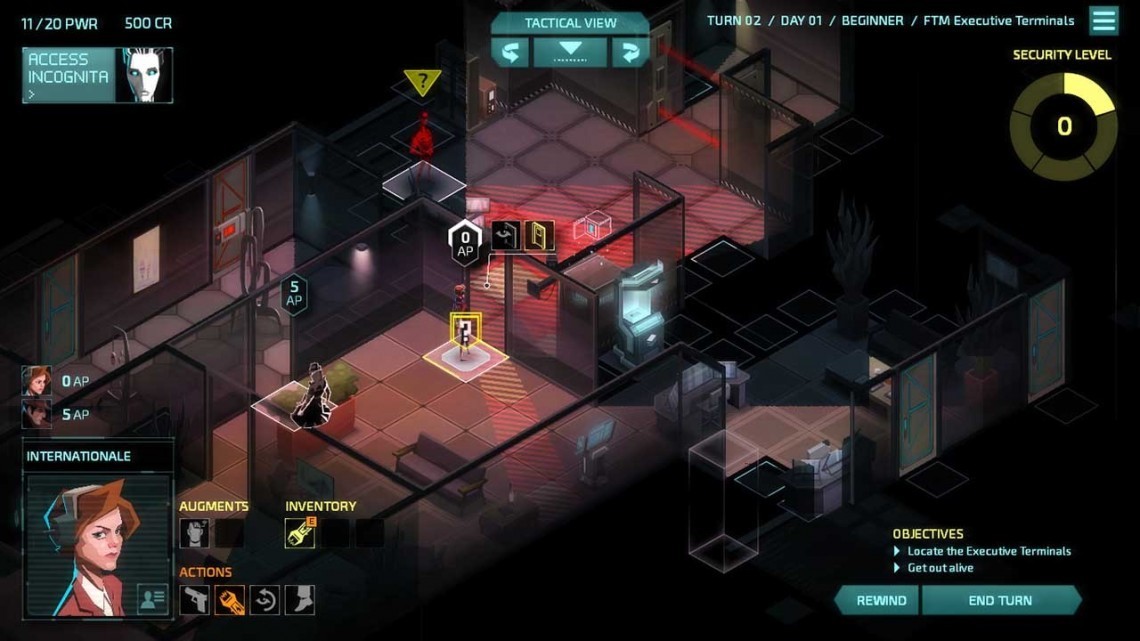Viewport: 1140px width, 641px height.
Task: Rotate the camera left
Action: point(510,52)
